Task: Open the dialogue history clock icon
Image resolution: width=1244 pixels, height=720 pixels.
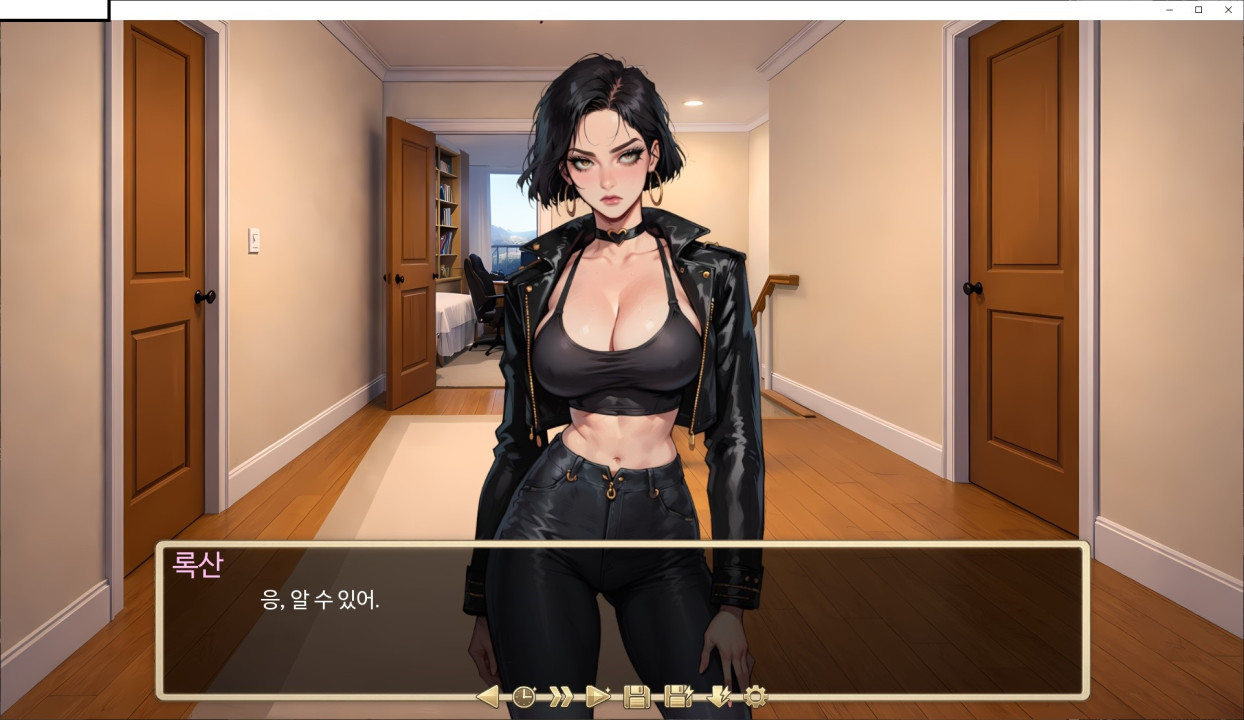Action: click(524, 697)
